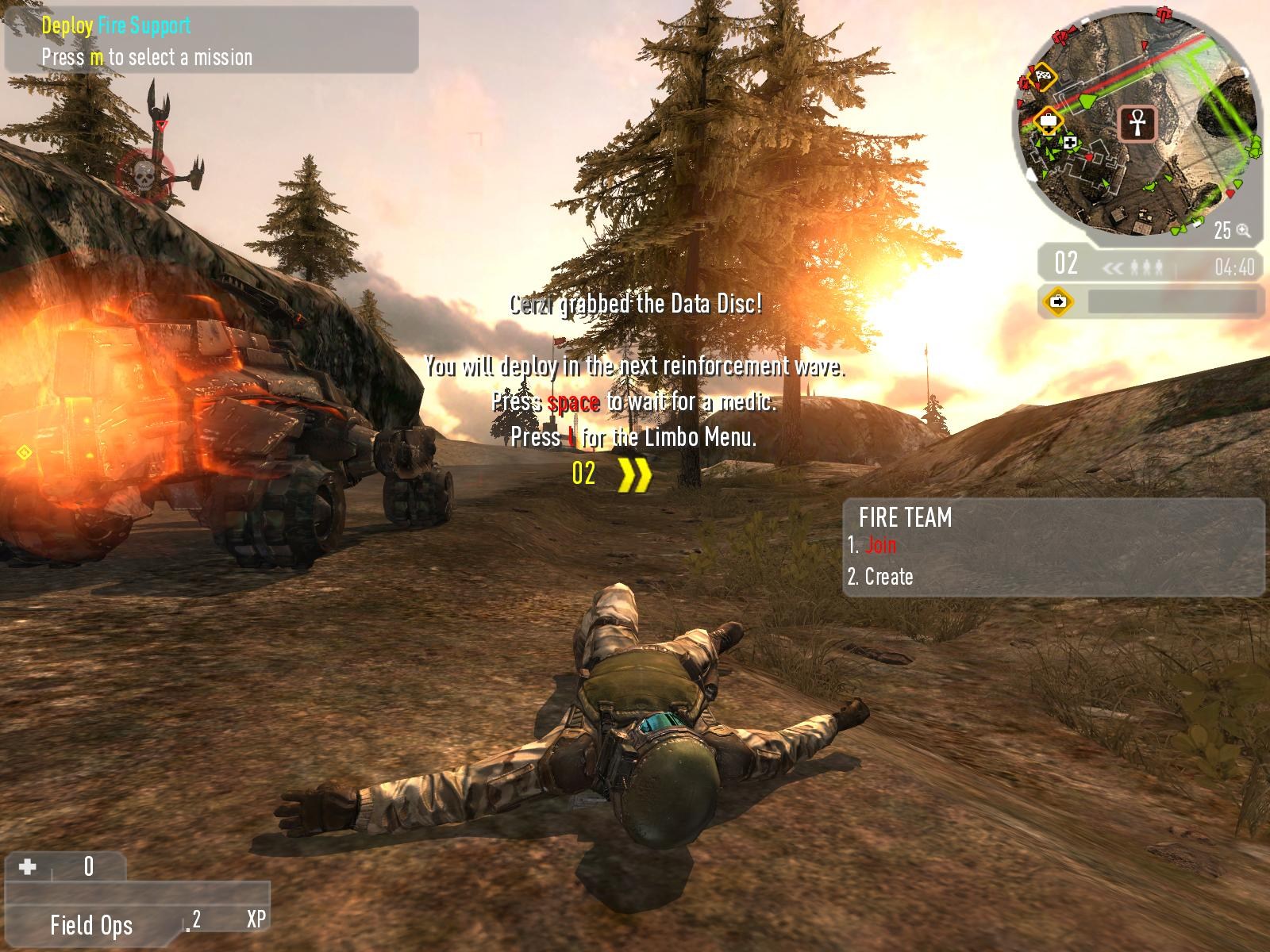Click the minimap zoom magnifier icon

1243,231
